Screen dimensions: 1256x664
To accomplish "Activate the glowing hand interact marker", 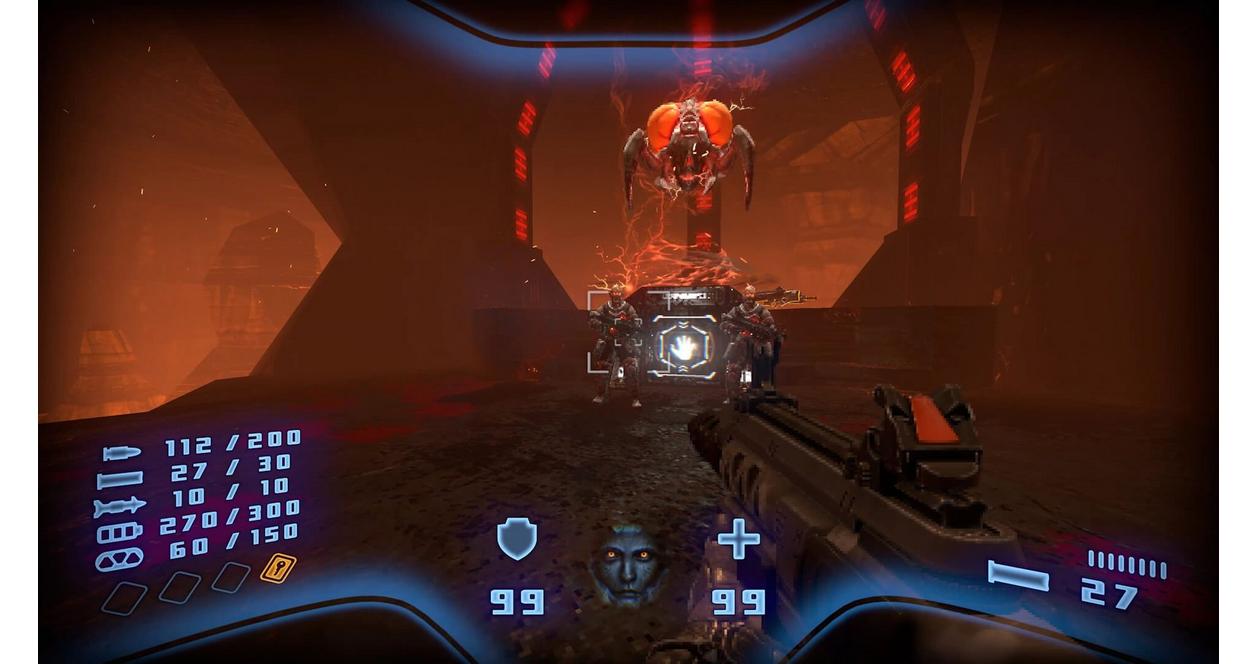I will pos(684,347).
